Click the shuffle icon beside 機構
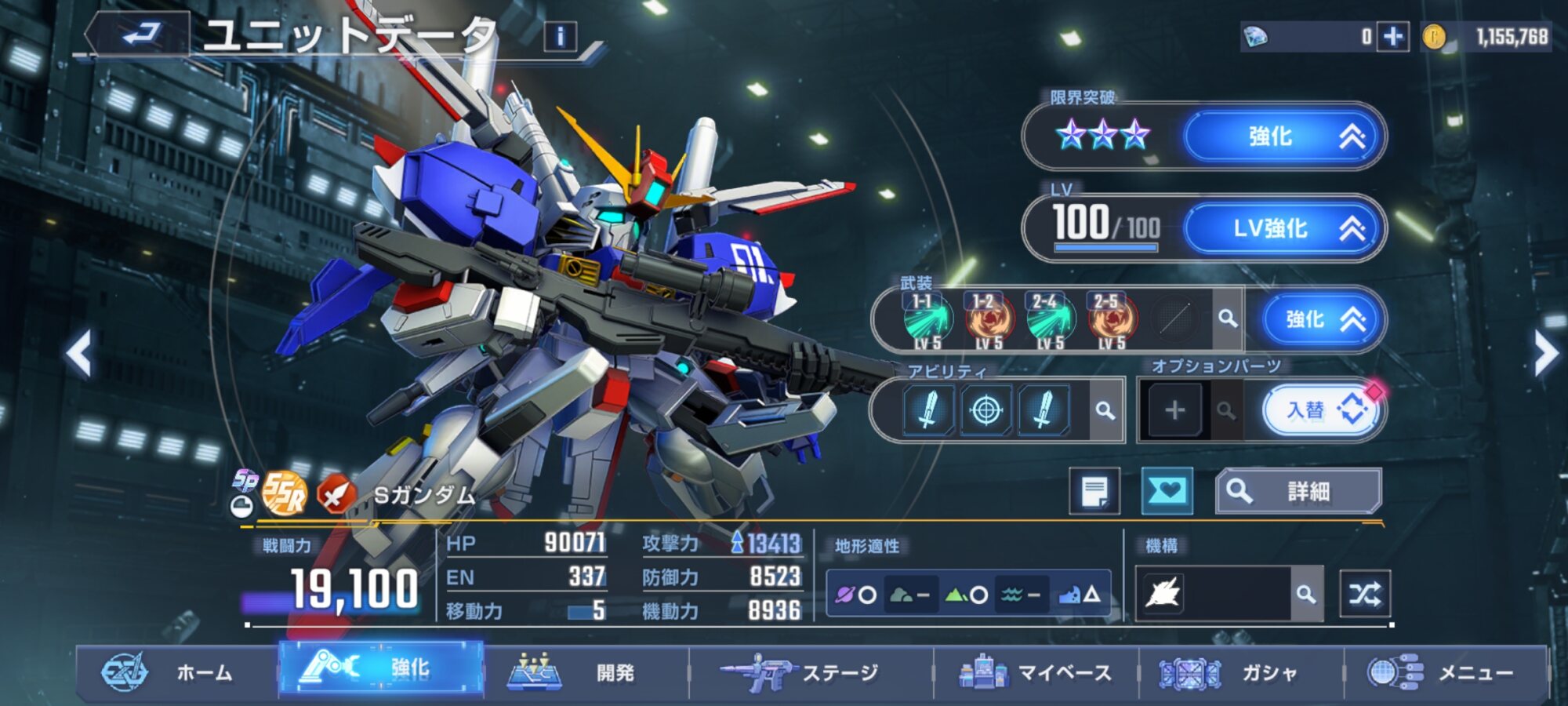The height and width of the screenshot is (706, 1568). (1365, 594)
